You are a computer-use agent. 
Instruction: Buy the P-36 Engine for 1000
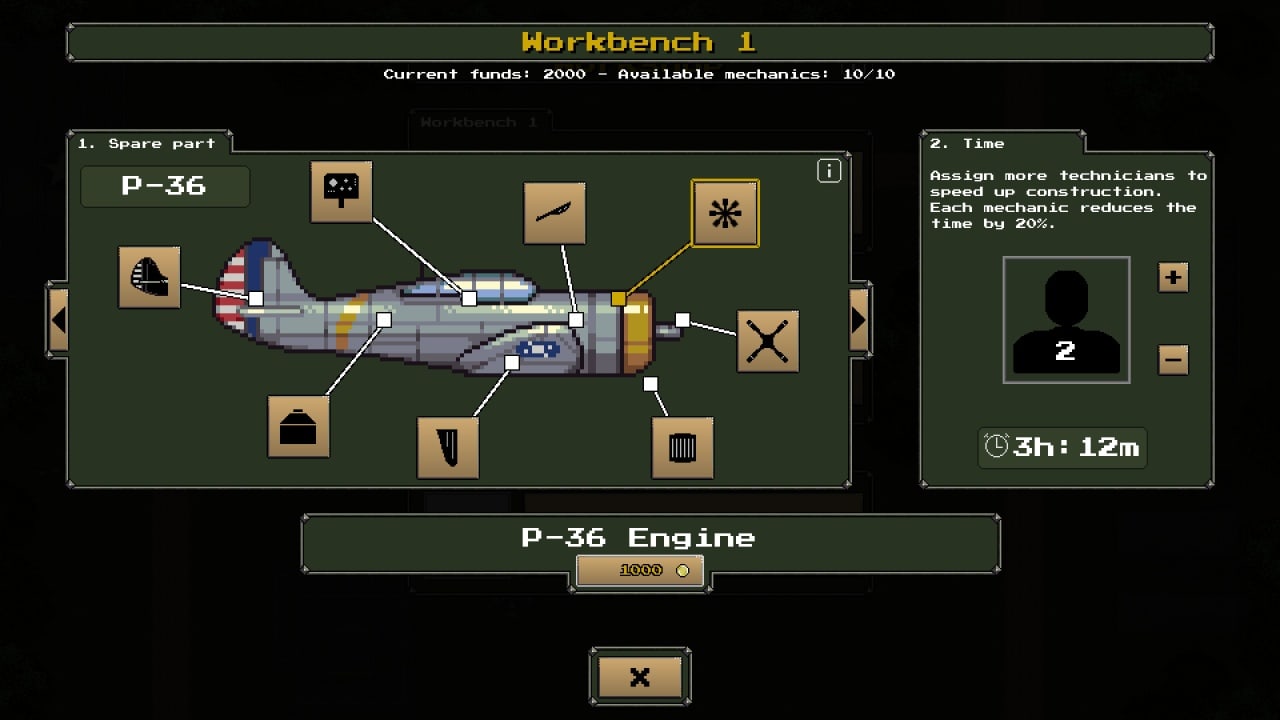[640, 570]
